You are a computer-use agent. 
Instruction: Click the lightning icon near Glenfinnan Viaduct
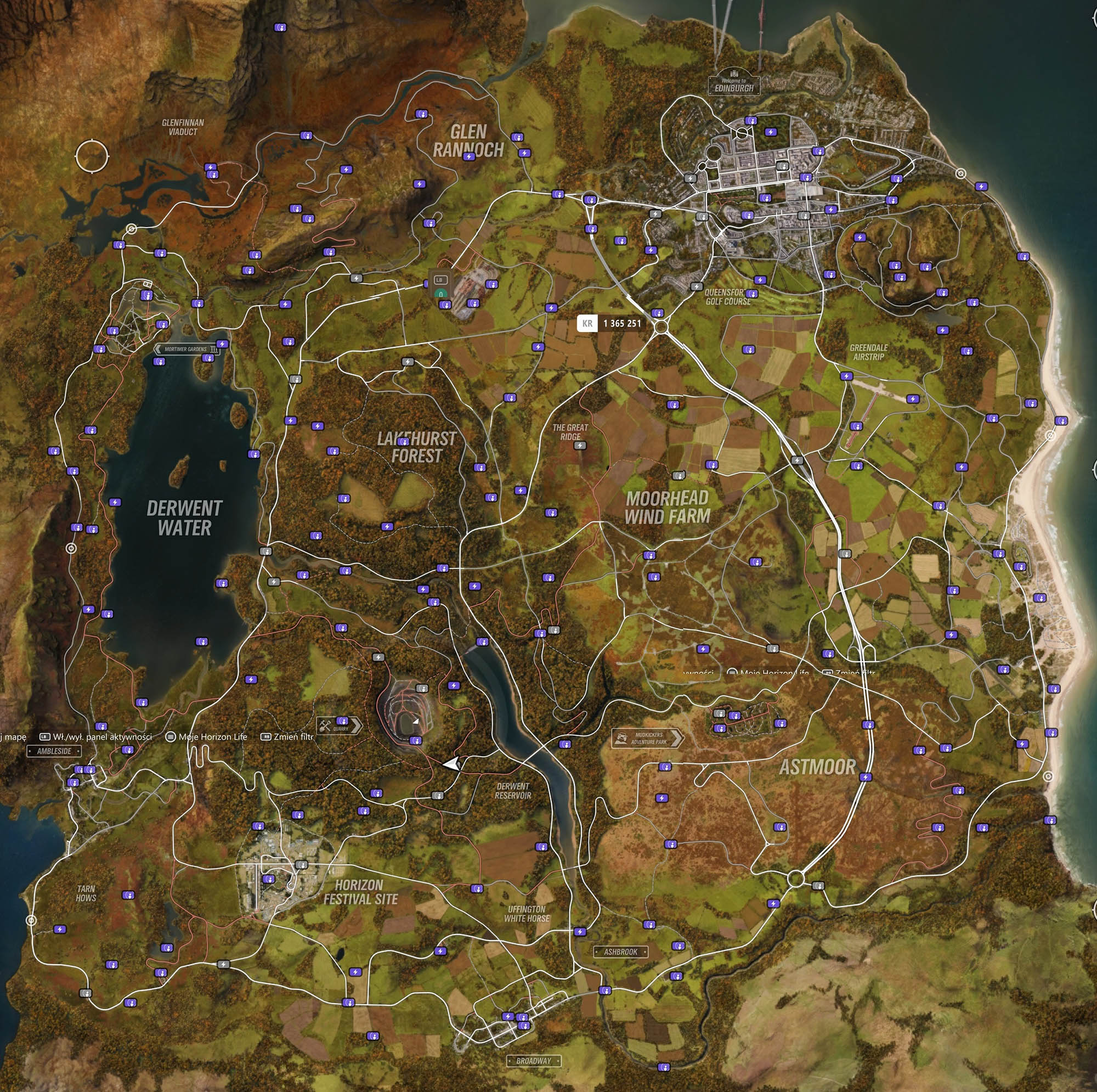(x=210, y=166)
